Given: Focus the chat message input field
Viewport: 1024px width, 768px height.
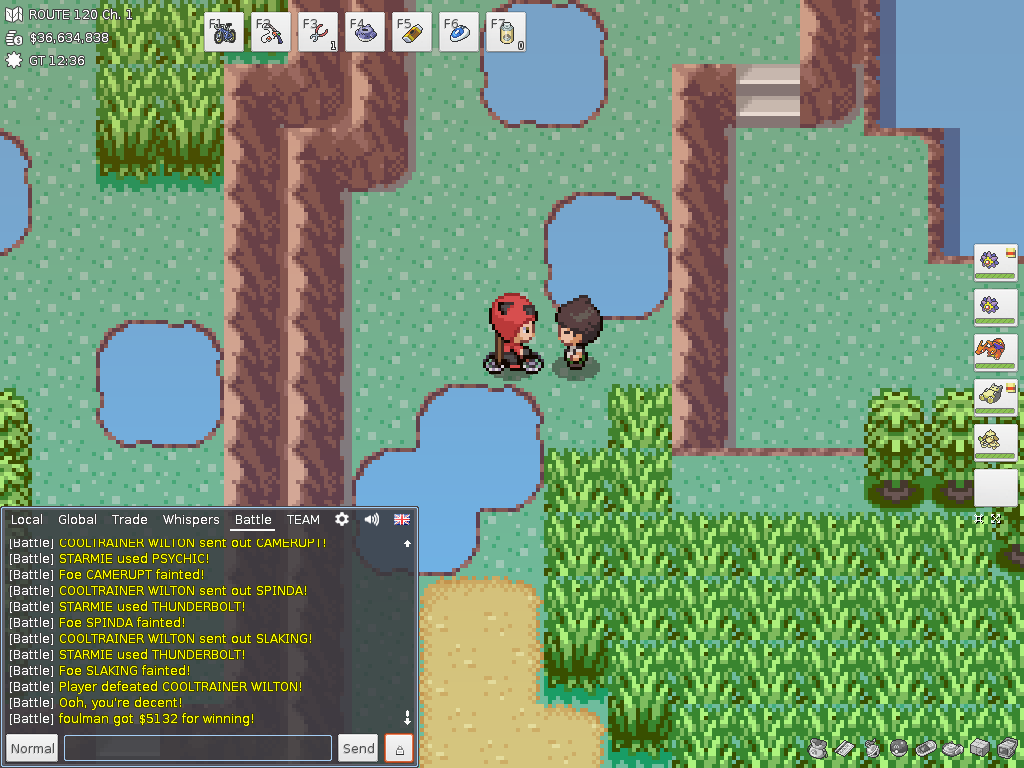Looking at the screenshot, I should tap(198, 748).
